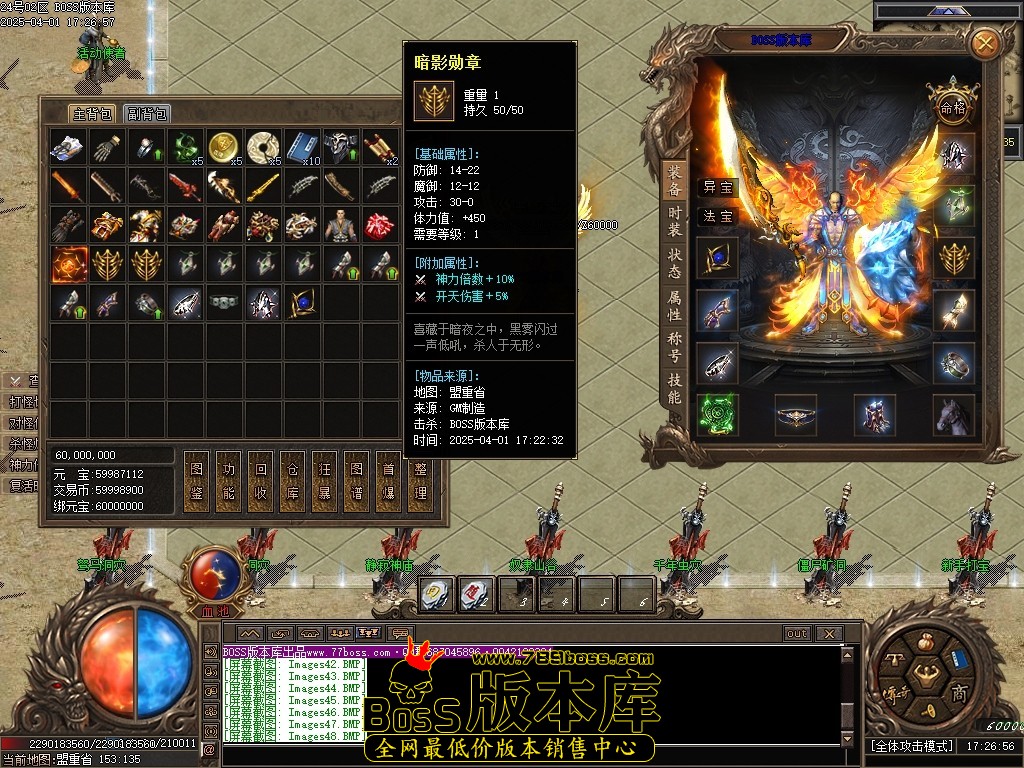The height and width of the screenshot is (768, 1024).
Task: Click the horse mount equipment slot
Action: 953,415
